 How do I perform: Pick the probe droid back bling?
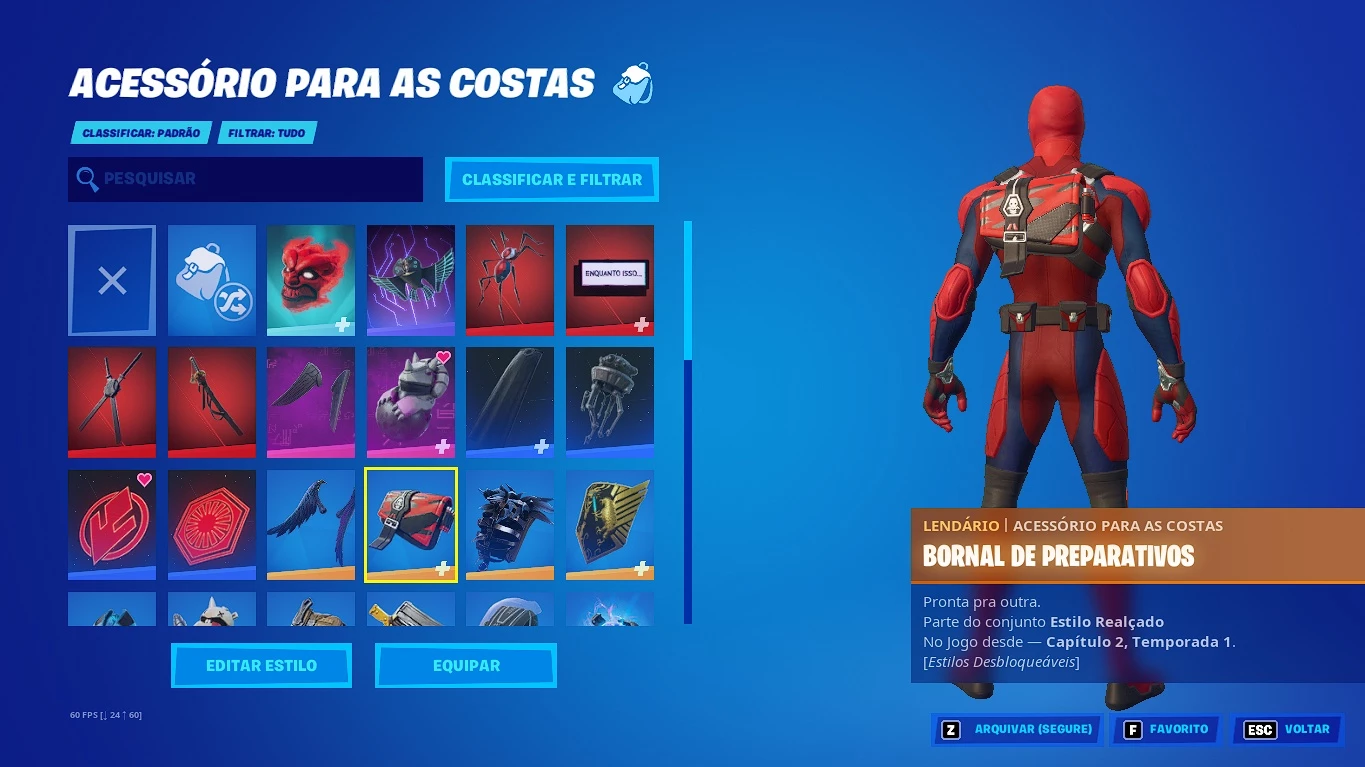610,402
